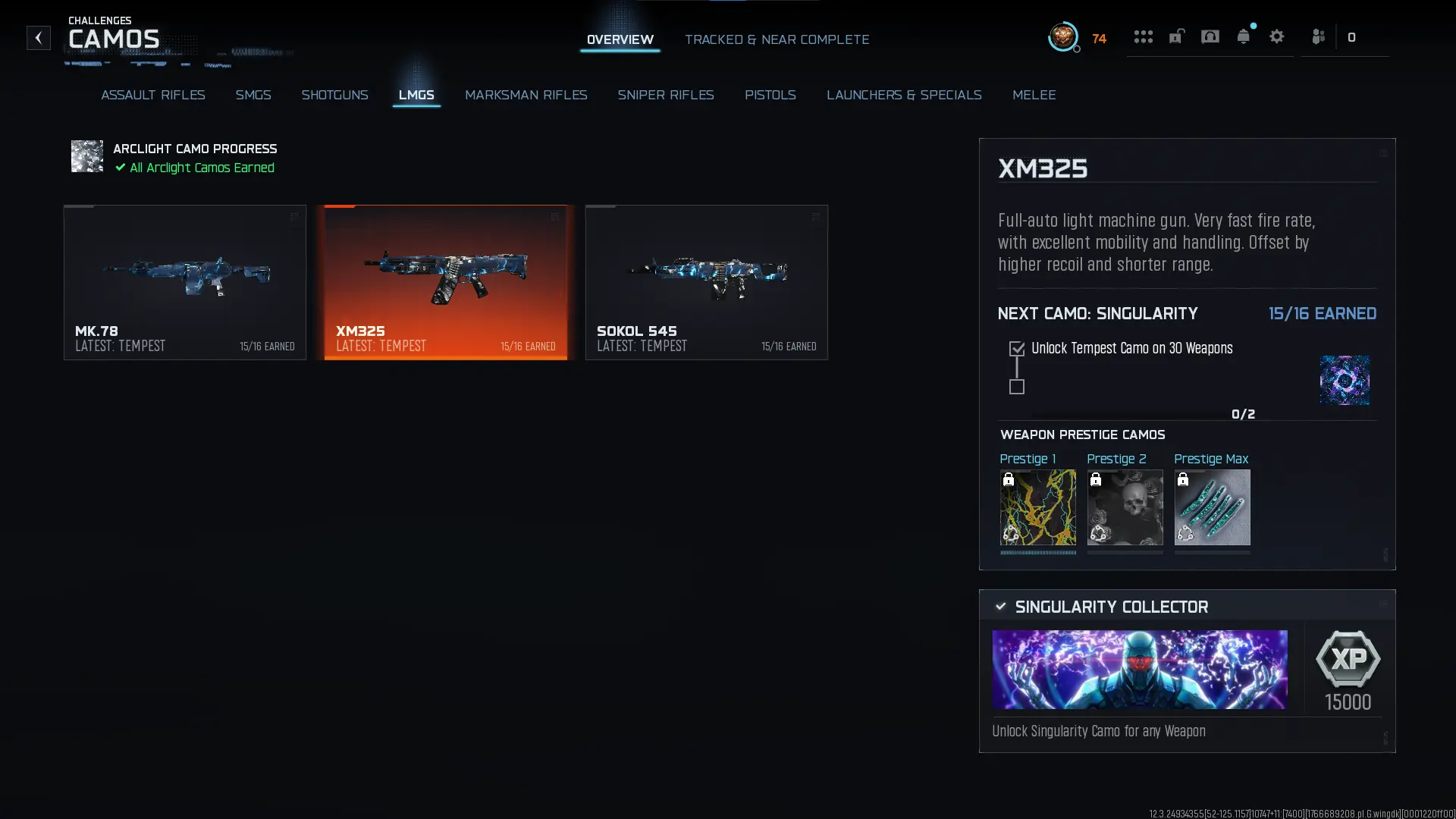Open the settings gear icon
Viewport: 1456px width, 819px height.
point(1278,36)
